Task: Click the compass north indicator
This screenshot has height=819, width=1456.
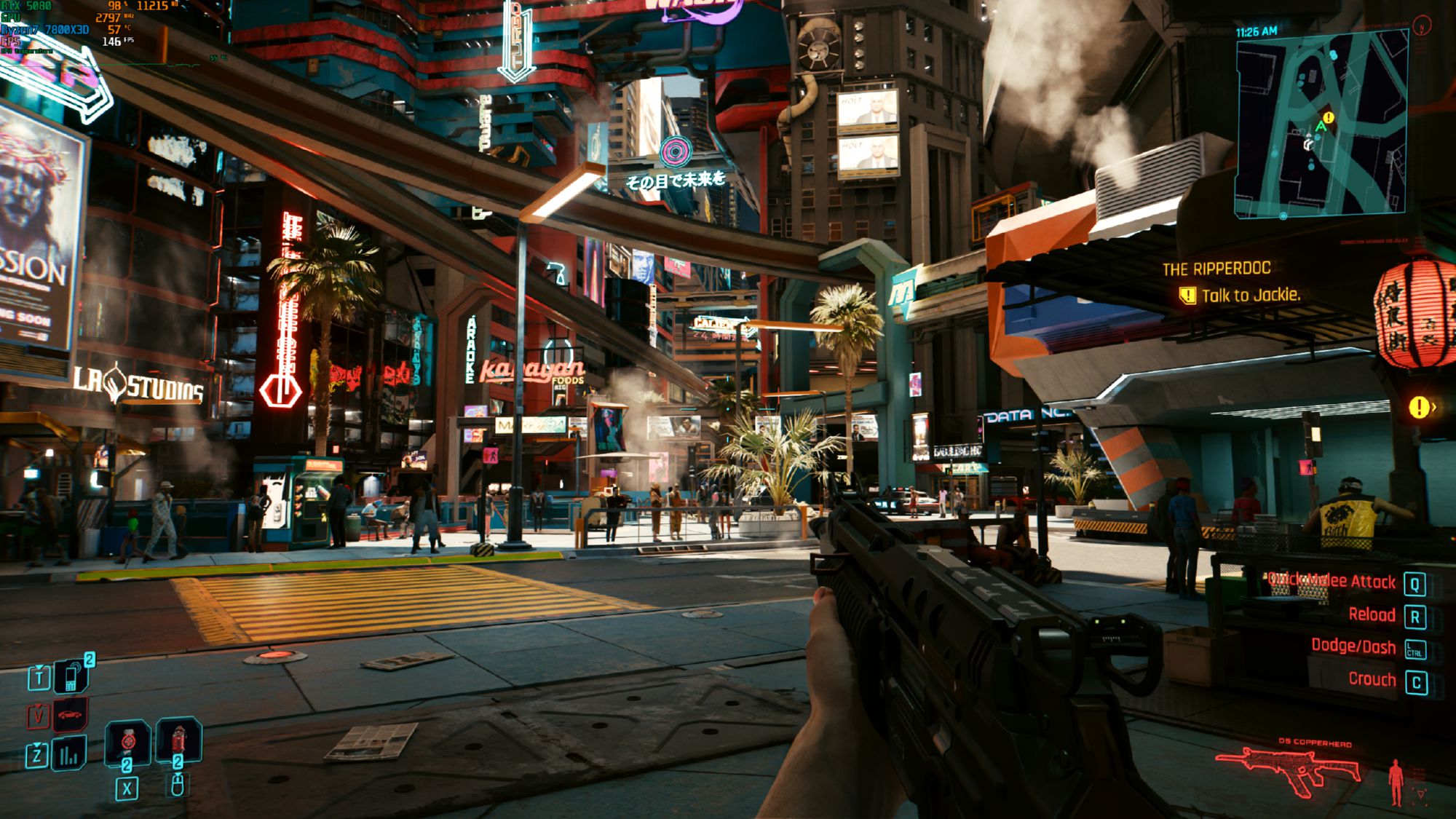Action: tap(1421, 26)
